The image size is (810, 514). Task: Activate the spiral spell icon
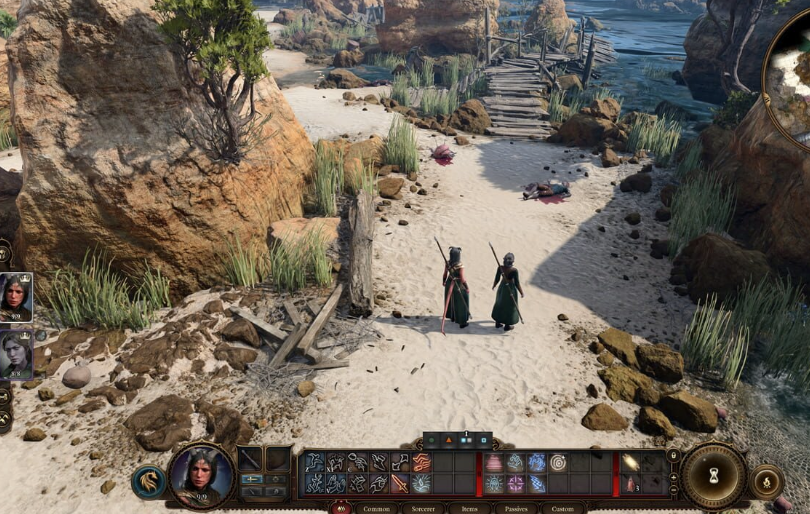[x=558, y=463]
